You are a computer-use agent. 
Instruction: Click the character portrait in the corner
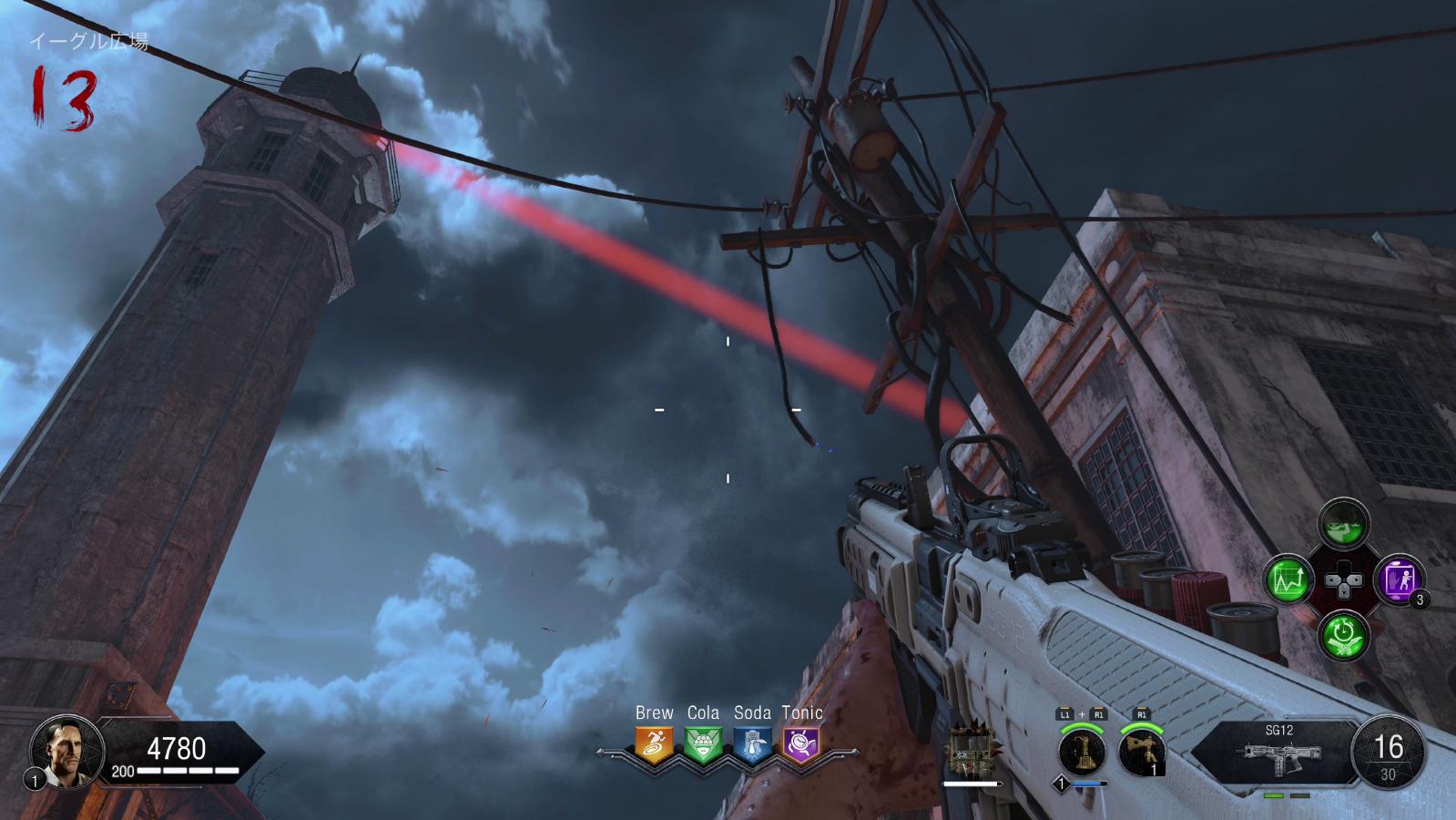tap(66, 751)
